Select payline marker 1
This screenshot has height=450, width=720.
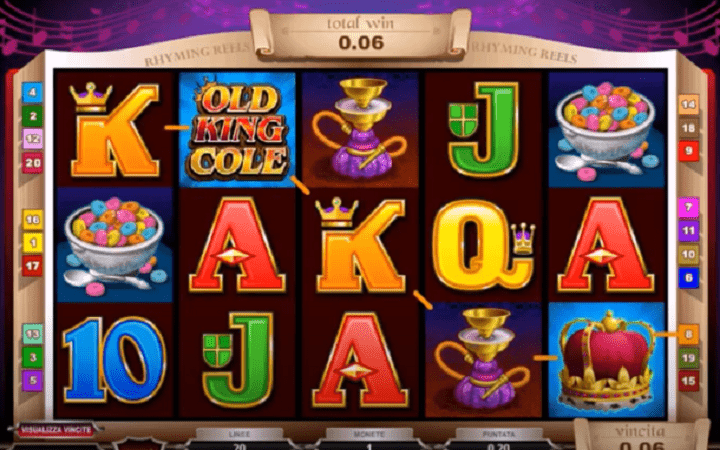click(33, 243)
